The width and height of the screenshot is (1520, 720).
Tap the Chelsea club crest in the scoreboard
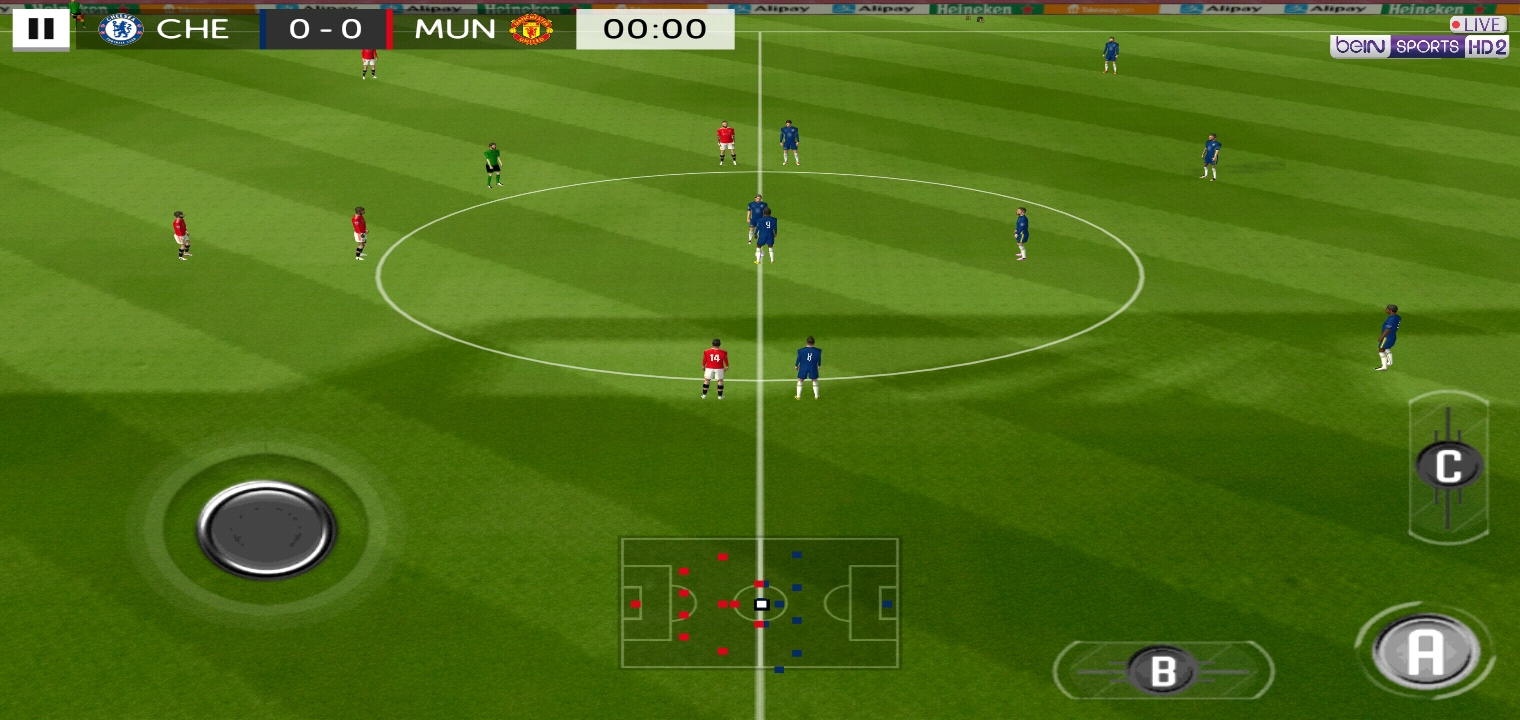[119, 29]
